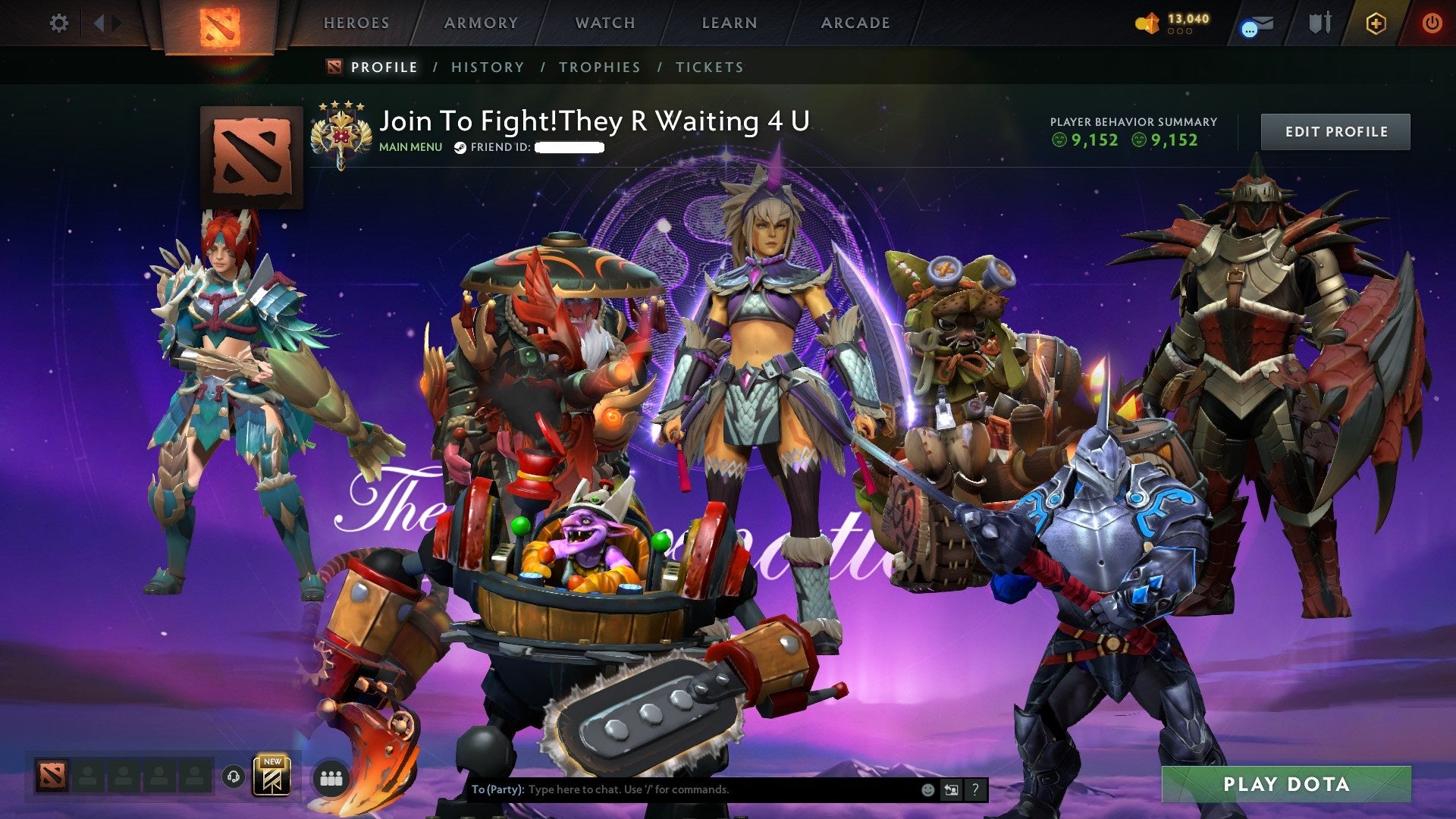
Task: Expand the MAIN MENU rank dropdown
Action: (x=409, y=147)
